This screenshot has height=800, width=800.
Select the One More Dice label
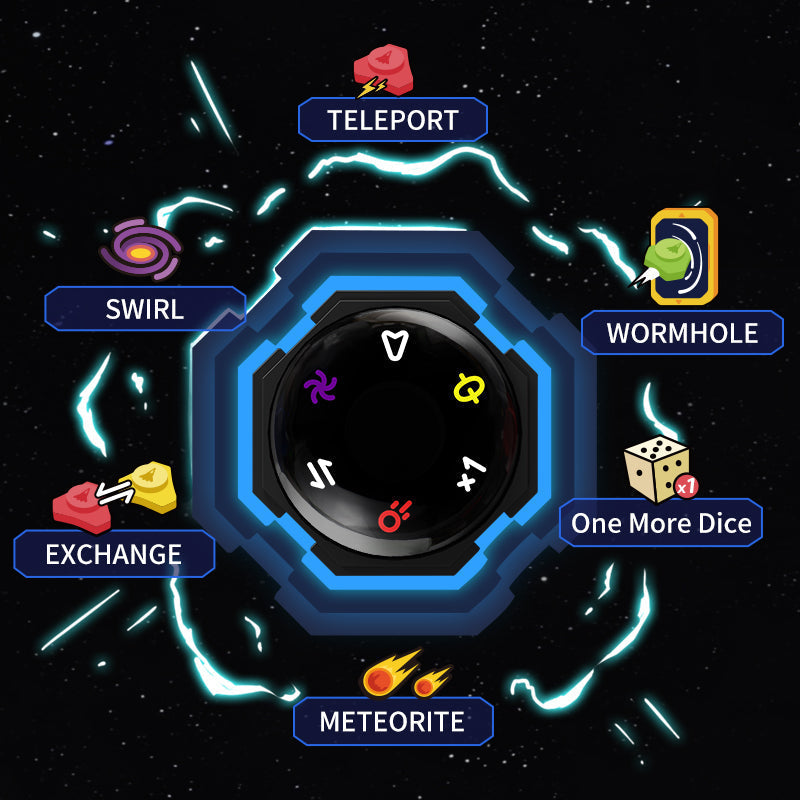(661, 523)
